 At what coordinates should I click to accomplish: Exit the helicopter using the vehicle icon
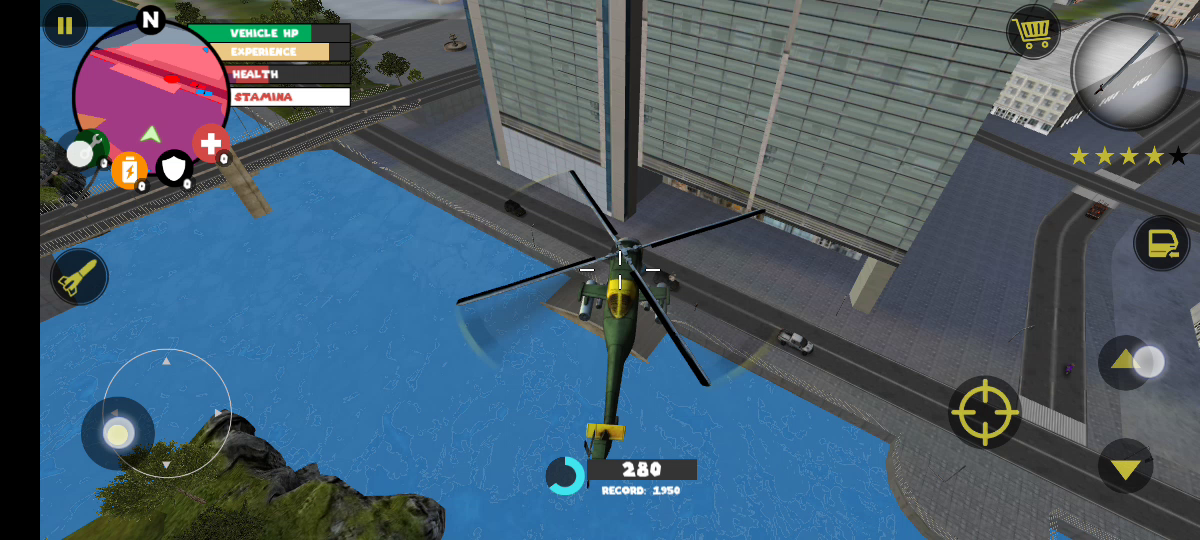pyautogui.click(x=1161, y=243)
